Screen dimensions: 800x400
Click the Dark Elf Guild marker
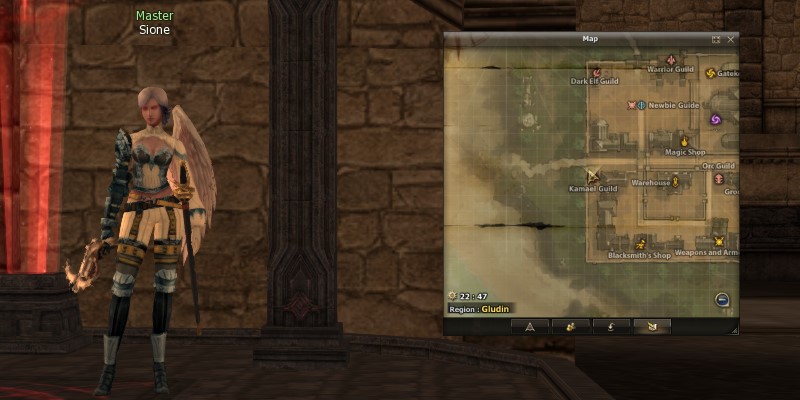pos(596,72)
